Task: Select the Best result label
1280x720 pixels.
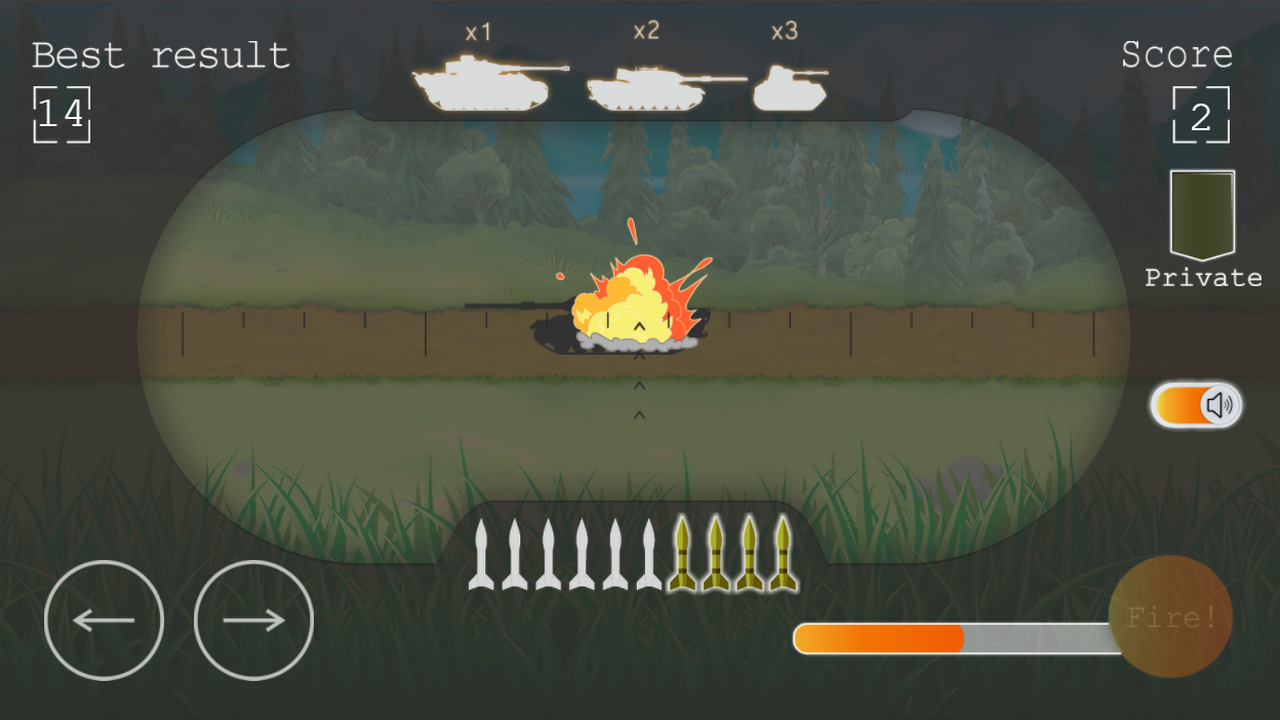Action: tap(158, 55)
